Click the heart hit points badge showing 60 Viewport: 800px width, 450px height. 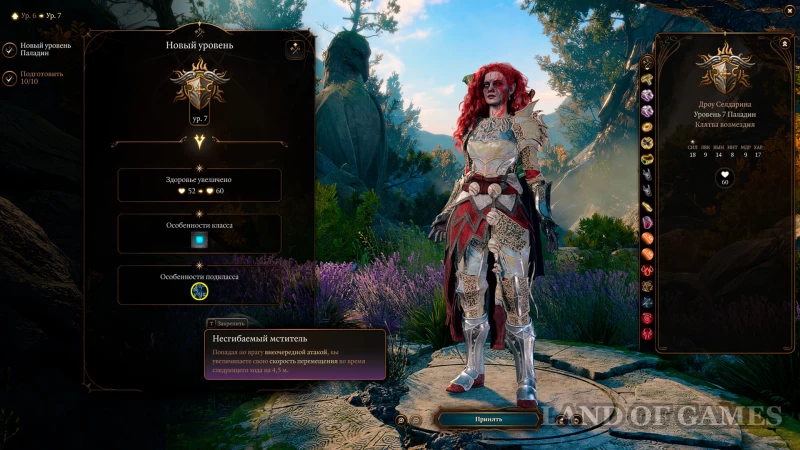(x=724, y=178)
